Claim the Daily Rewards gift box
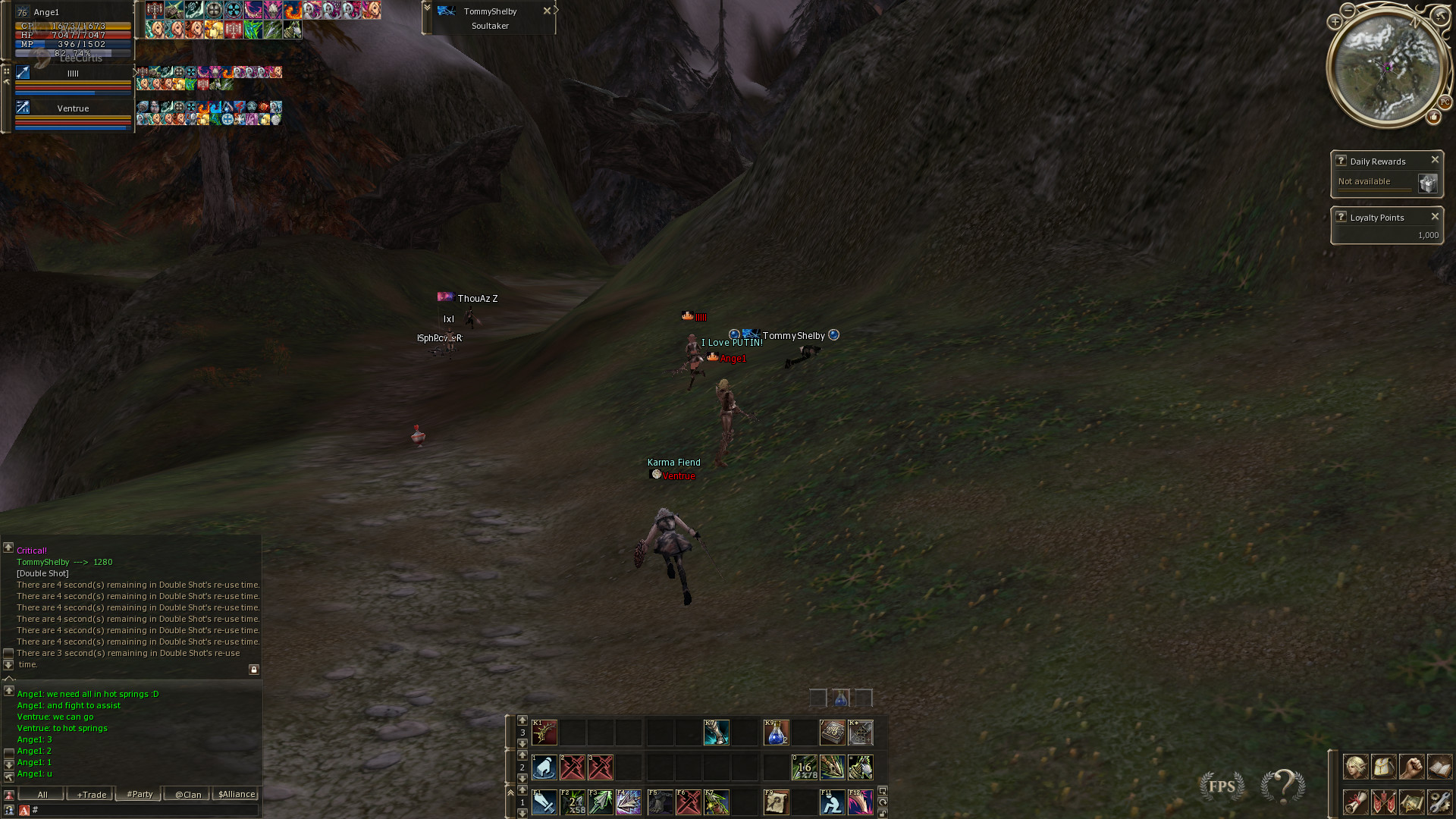This screenshot has height=819, width=1456. (x=1427, y=184)
